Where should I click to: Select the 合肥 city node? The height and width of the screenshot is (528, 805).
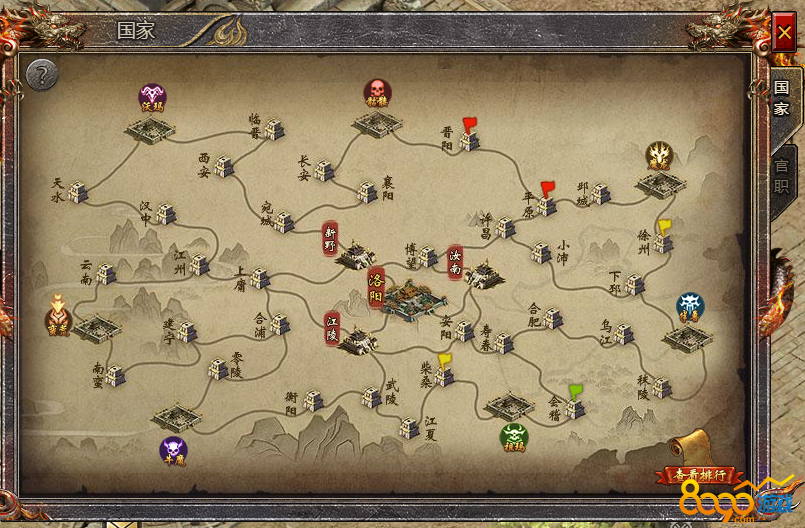click(553, 318)
